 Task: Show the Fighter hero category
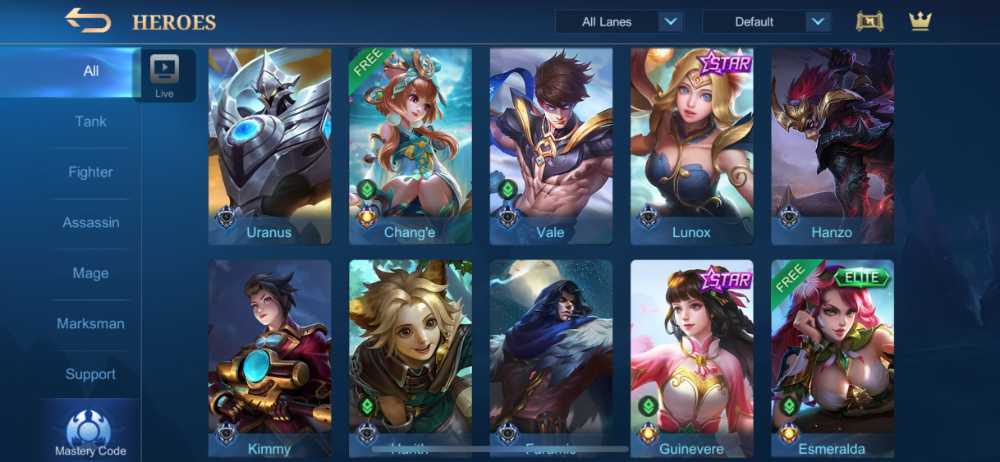tap(91, 172)
